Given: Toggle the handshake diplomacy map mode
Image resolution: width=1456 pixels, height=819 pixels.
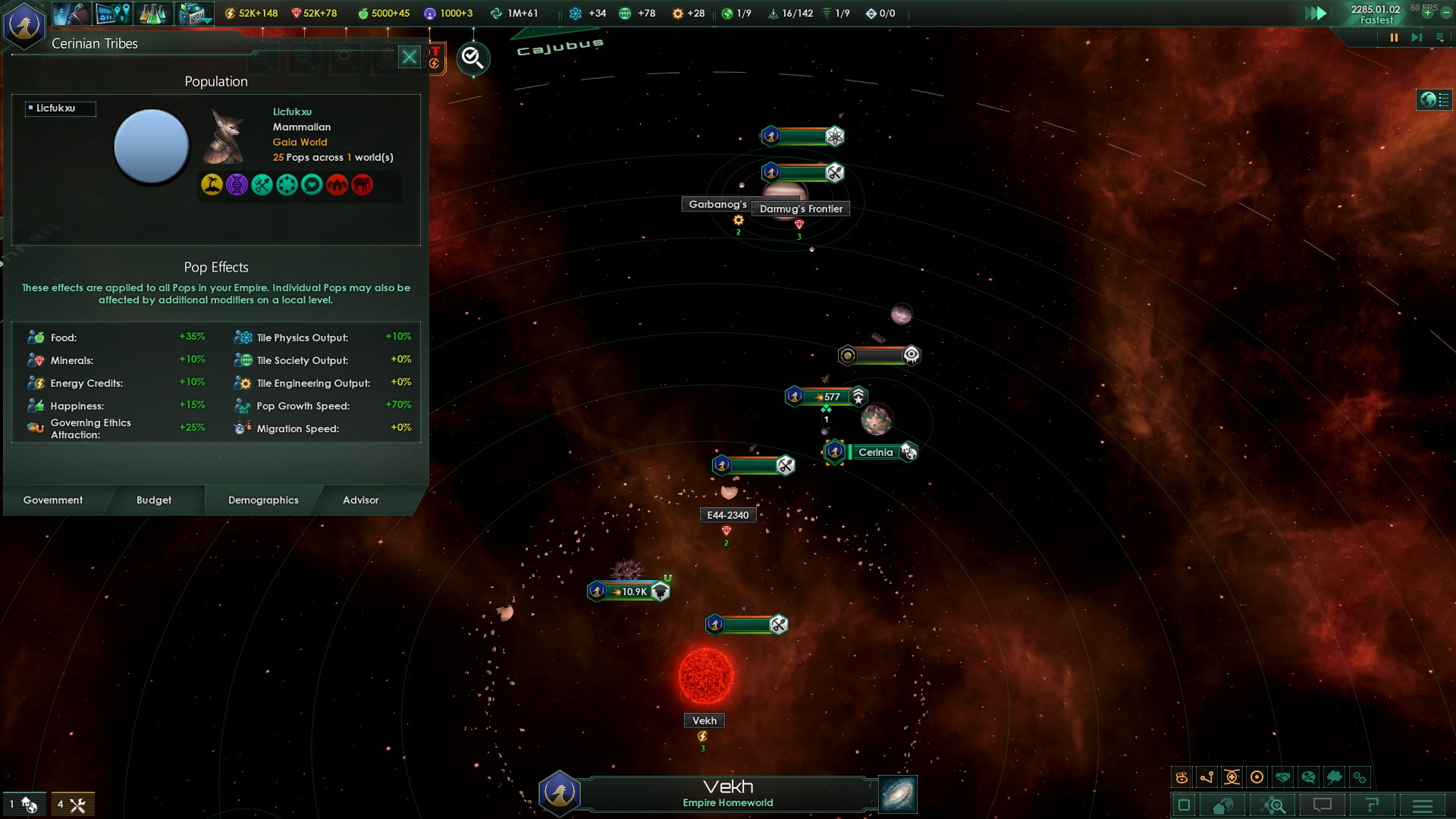Looking at the screenshot, I should (x=1283, y=777).
